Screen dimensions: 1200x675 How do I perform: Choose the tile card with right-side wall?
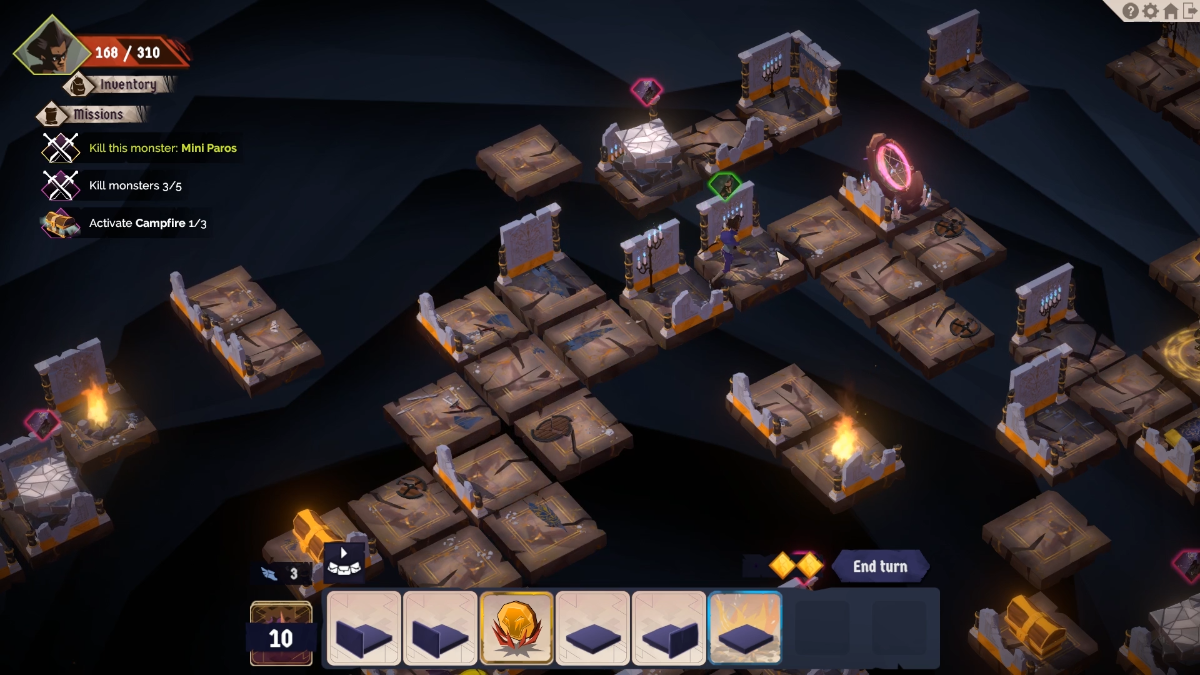669,629
